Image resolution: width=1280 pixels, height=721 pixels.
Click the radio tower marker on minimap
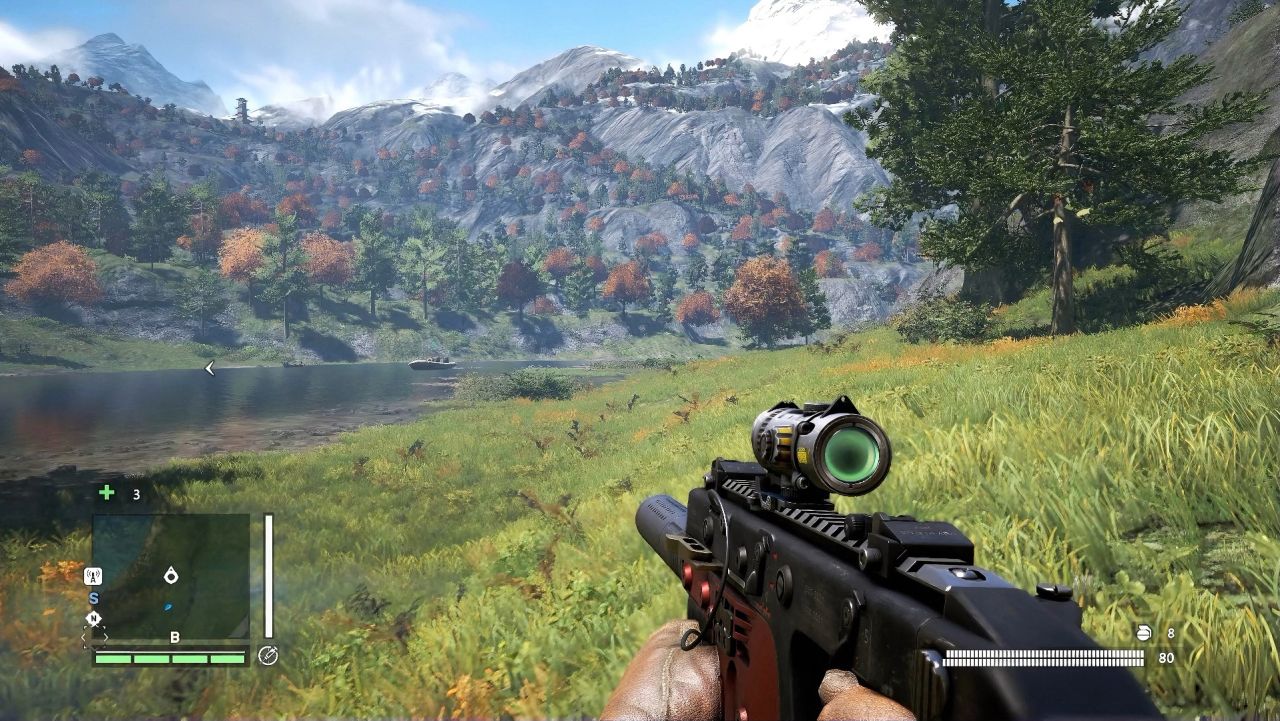click(93, 576)
